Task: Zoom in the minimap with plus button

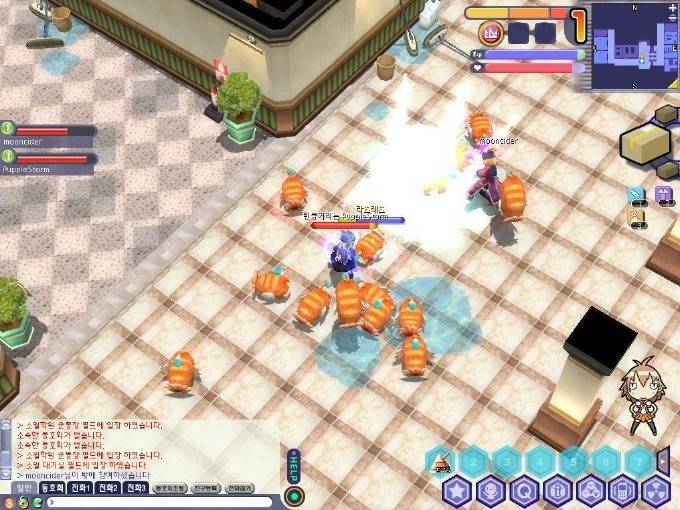Action: point(673,9)
